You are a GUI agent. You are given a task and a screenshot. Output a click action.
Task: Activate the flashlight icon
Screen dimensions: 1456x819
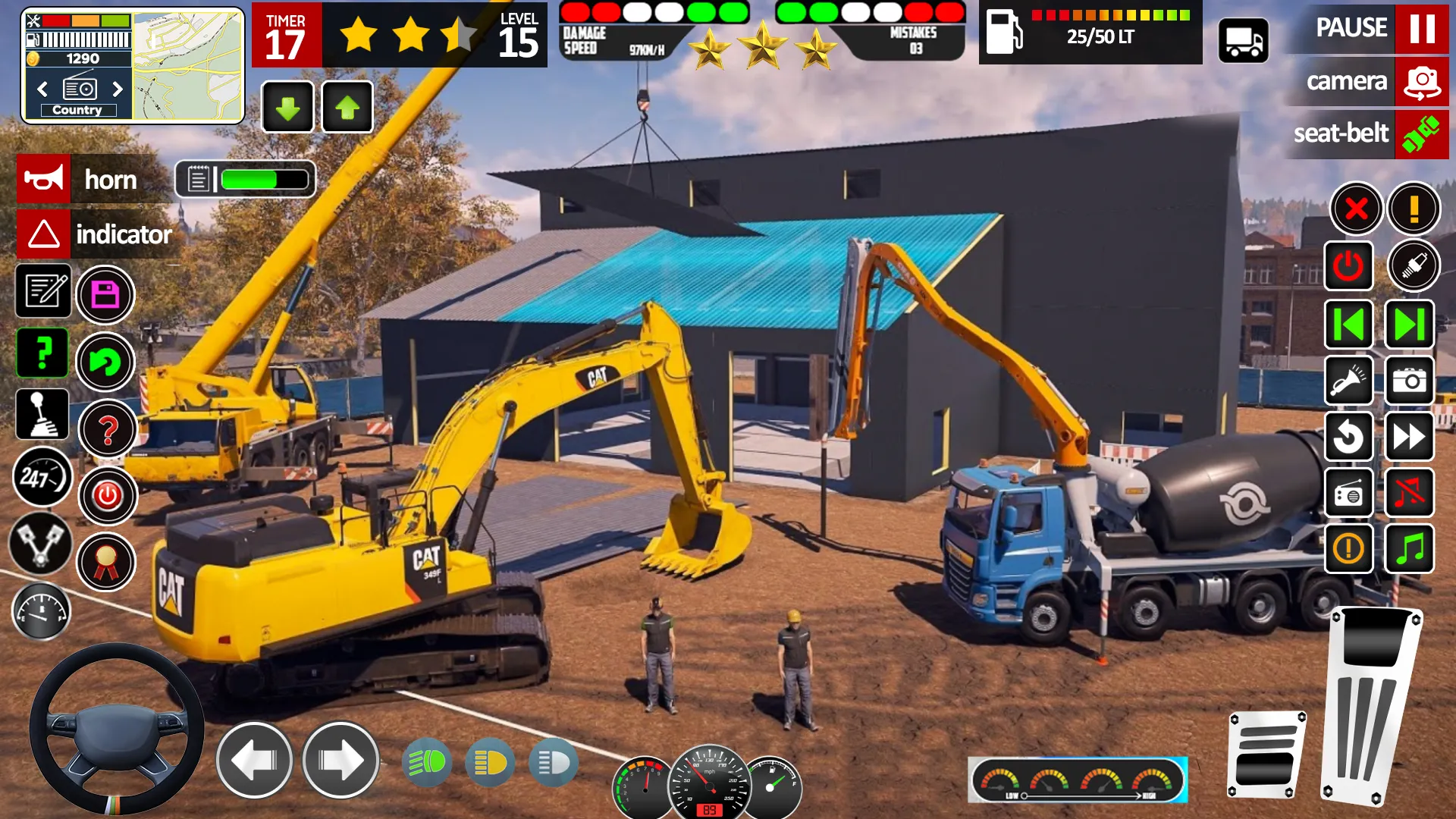(1348, 381)
